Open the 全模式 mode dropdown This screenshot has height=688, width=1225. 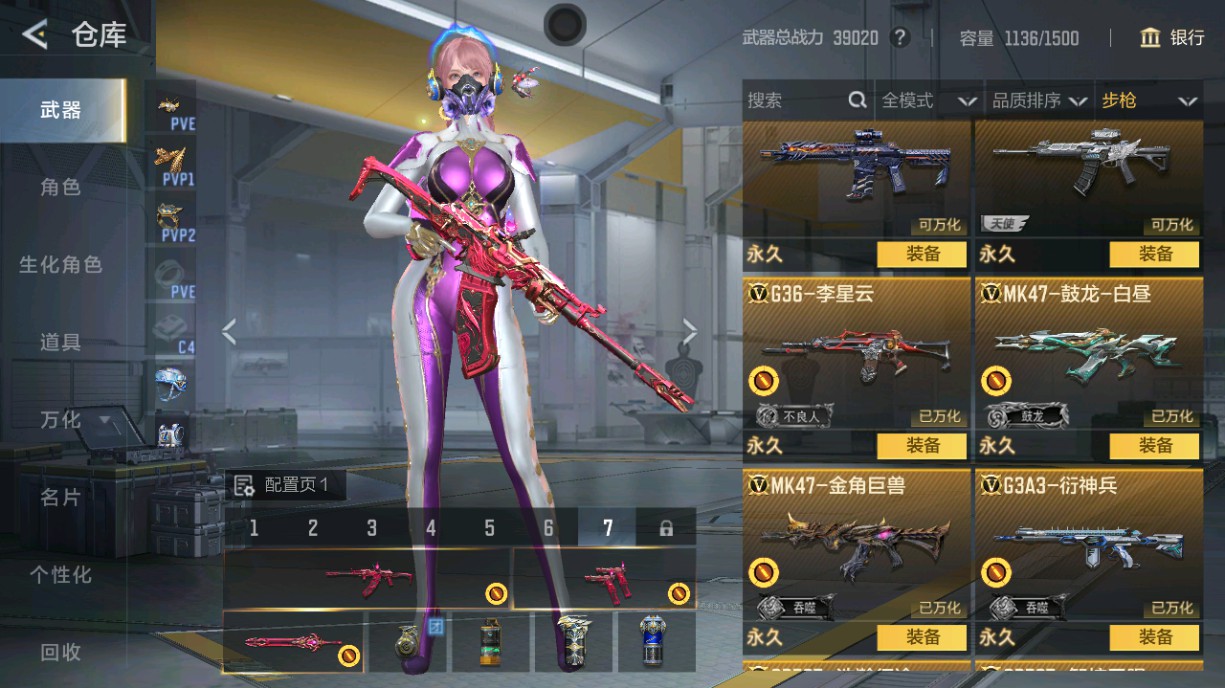(x=928, y=100)
